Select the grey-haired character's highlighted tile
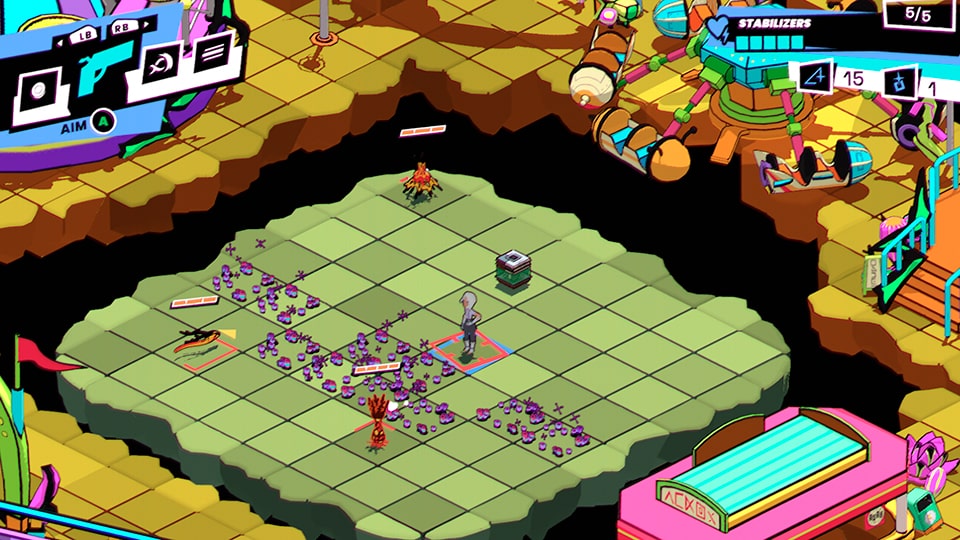The height and width of the screenshot is (540, 960). point(470,351)
